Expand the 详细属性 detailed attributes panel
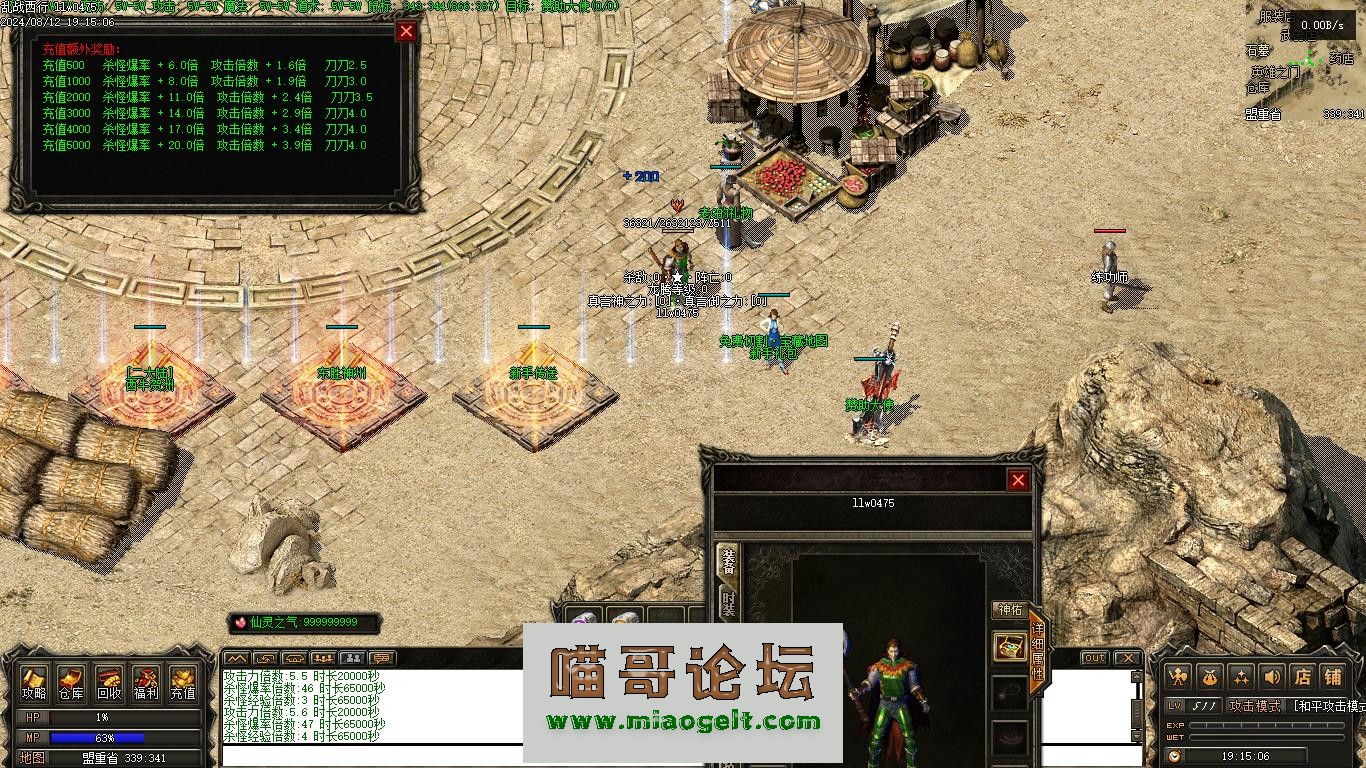 pos(1037,652)
